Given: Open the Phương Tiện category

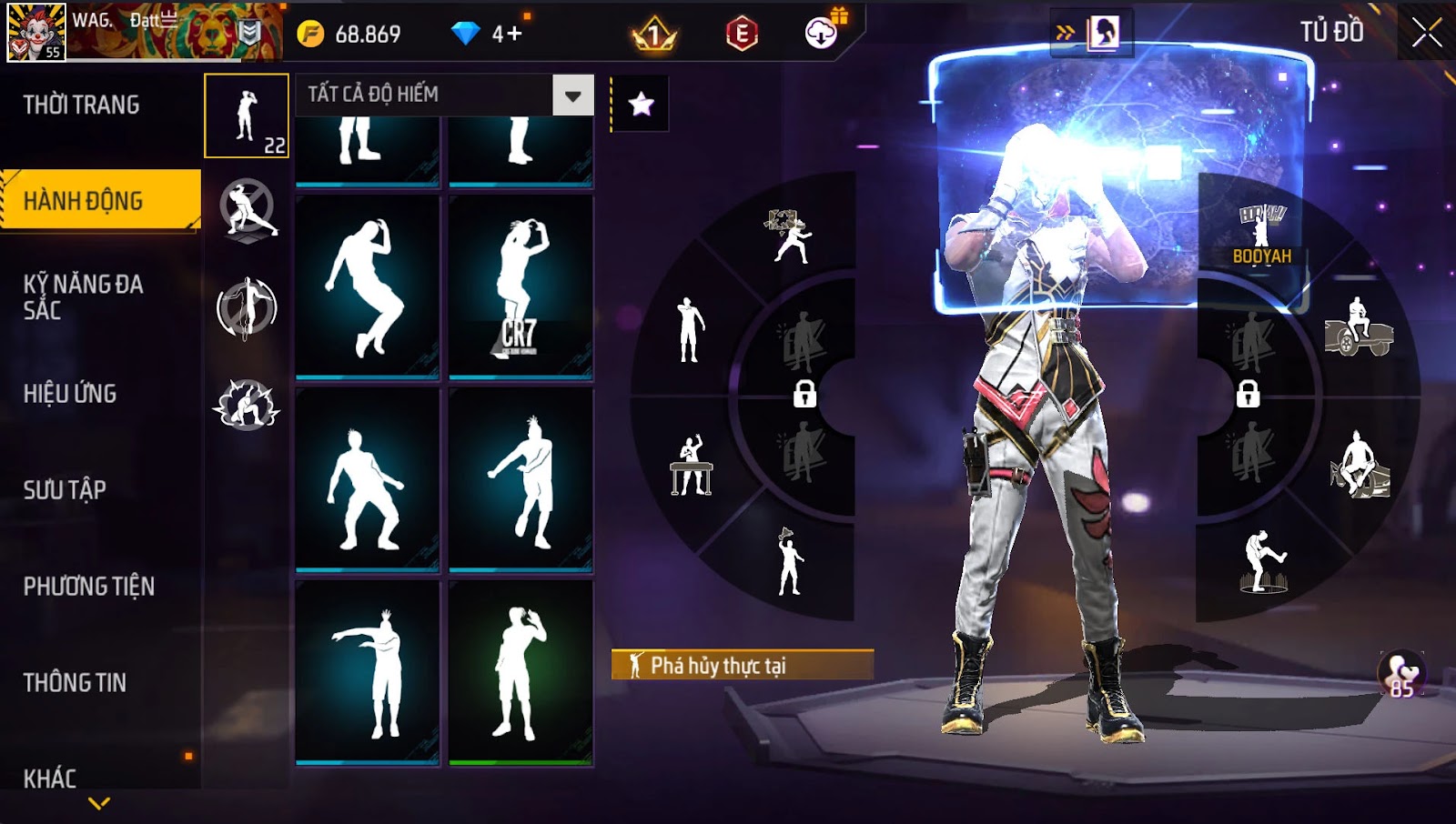Looking at the screenshot, I should click(x=89, y=587).
